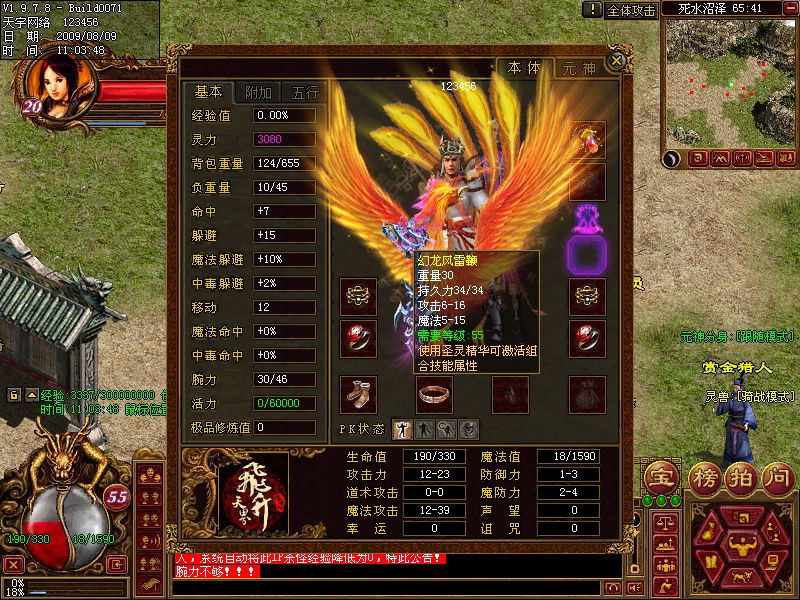Select the 本体 tab
The image size is (800, 600).
tap(524, 68)
